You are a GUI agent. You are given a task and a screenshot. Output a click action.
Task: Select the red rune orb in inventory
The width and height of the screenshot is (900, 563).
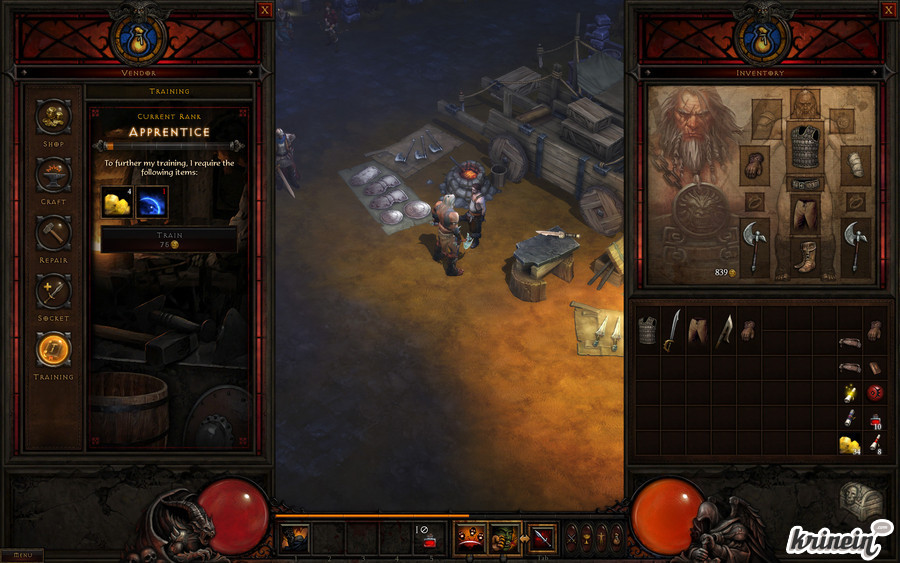click(874, 392)
